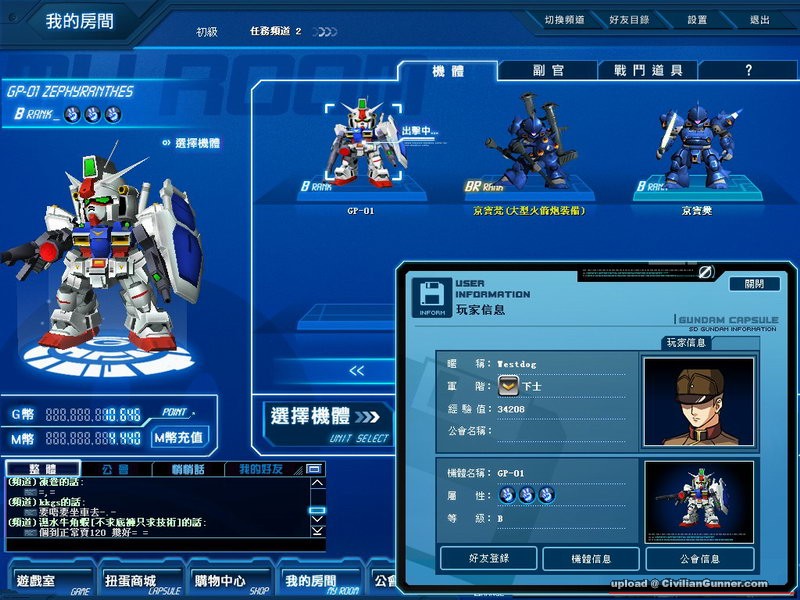Show 機體信息 unit information

[x=591, y=559]
